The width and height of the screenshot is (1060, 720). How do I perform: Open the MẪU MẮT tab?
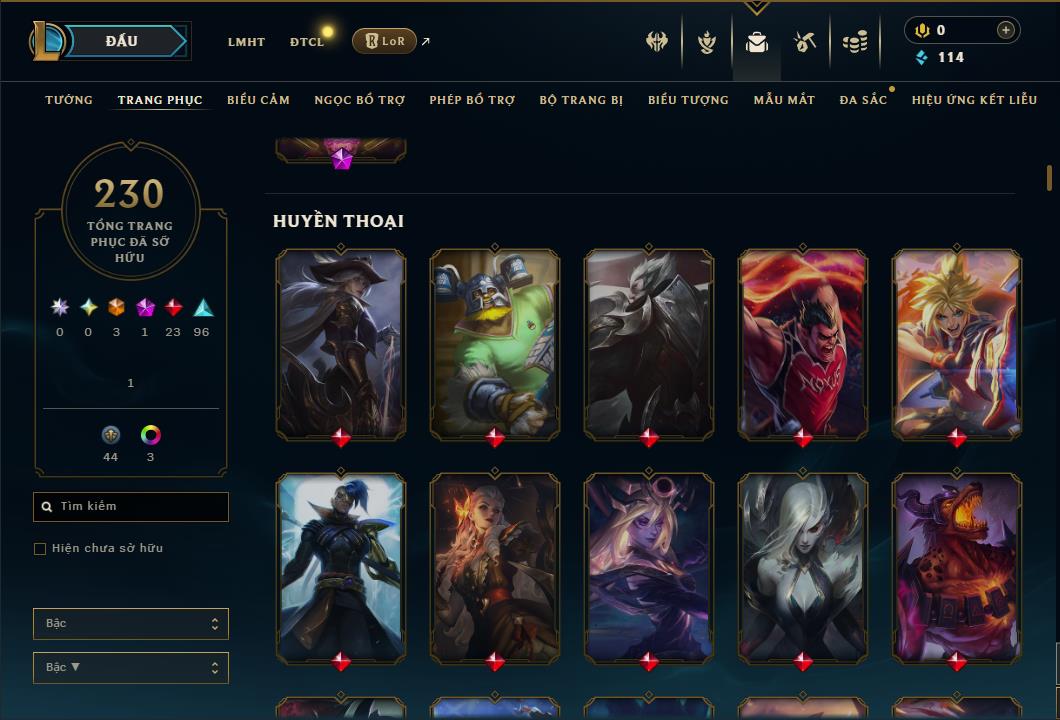coord(784,100)
